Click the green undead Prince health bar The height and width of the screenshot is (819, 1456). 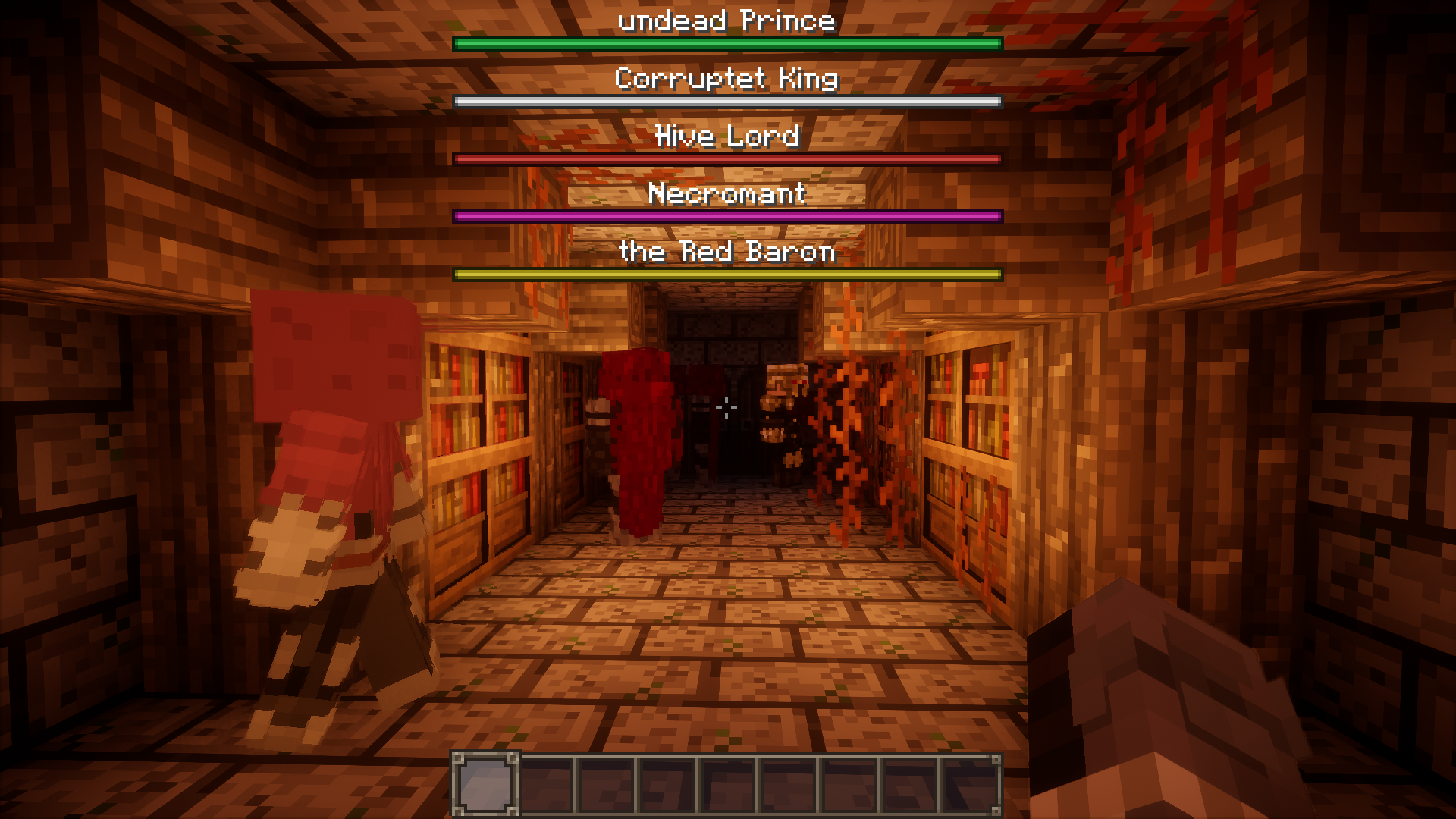[x=726, y=44]
